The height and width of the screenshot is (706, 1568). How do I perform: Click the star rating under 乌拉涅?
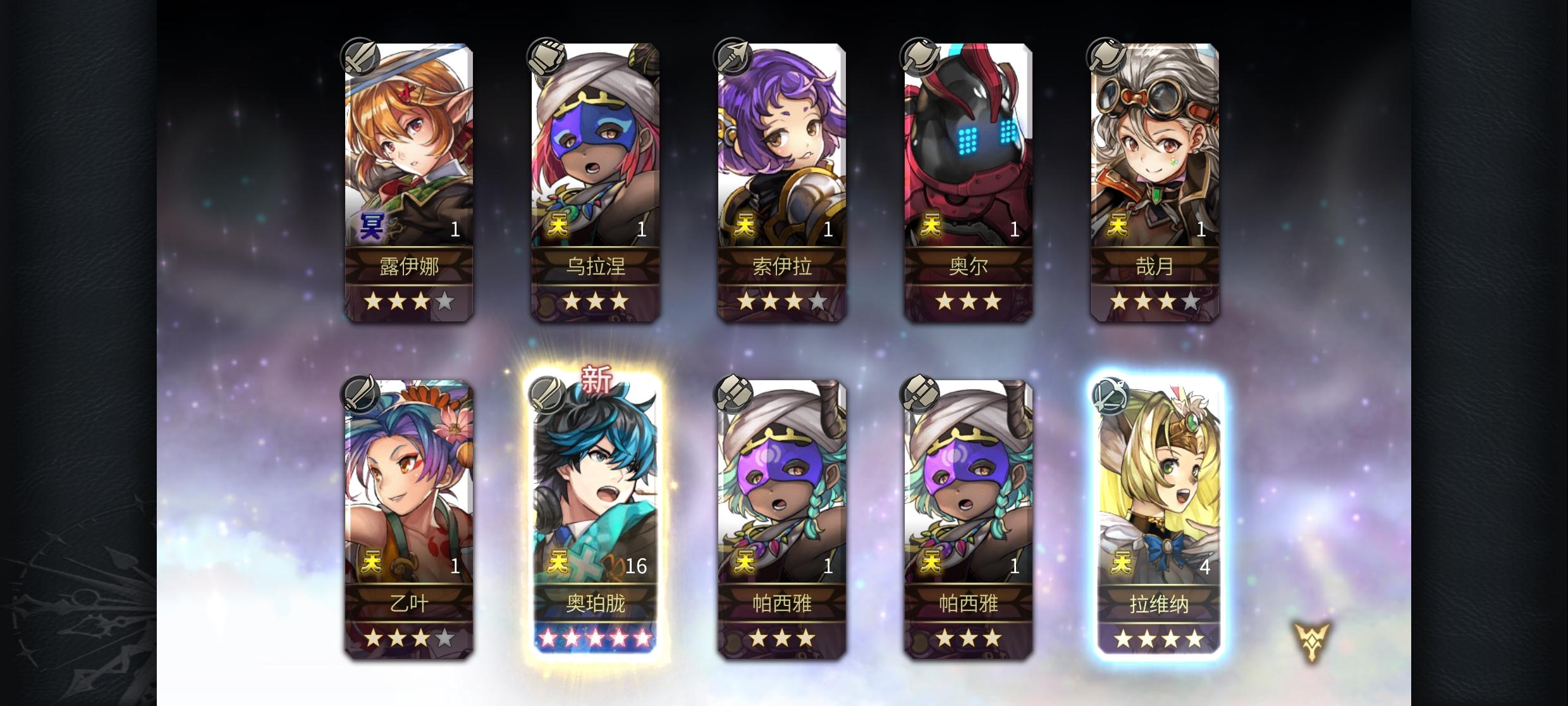[x=596, y=302]
